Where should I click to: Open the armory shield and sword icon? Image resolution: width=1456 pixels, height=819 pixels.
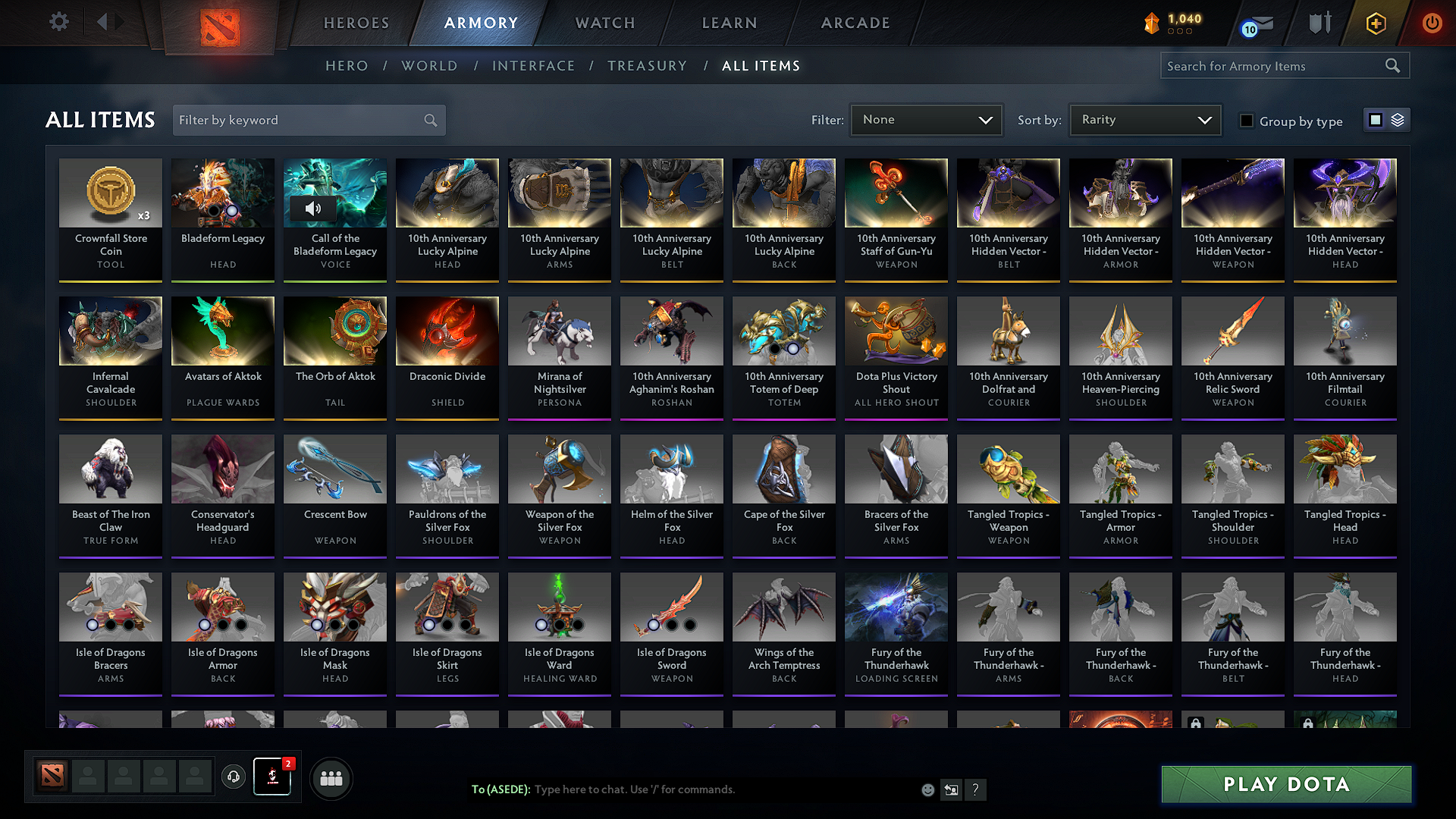[1319, 24]
